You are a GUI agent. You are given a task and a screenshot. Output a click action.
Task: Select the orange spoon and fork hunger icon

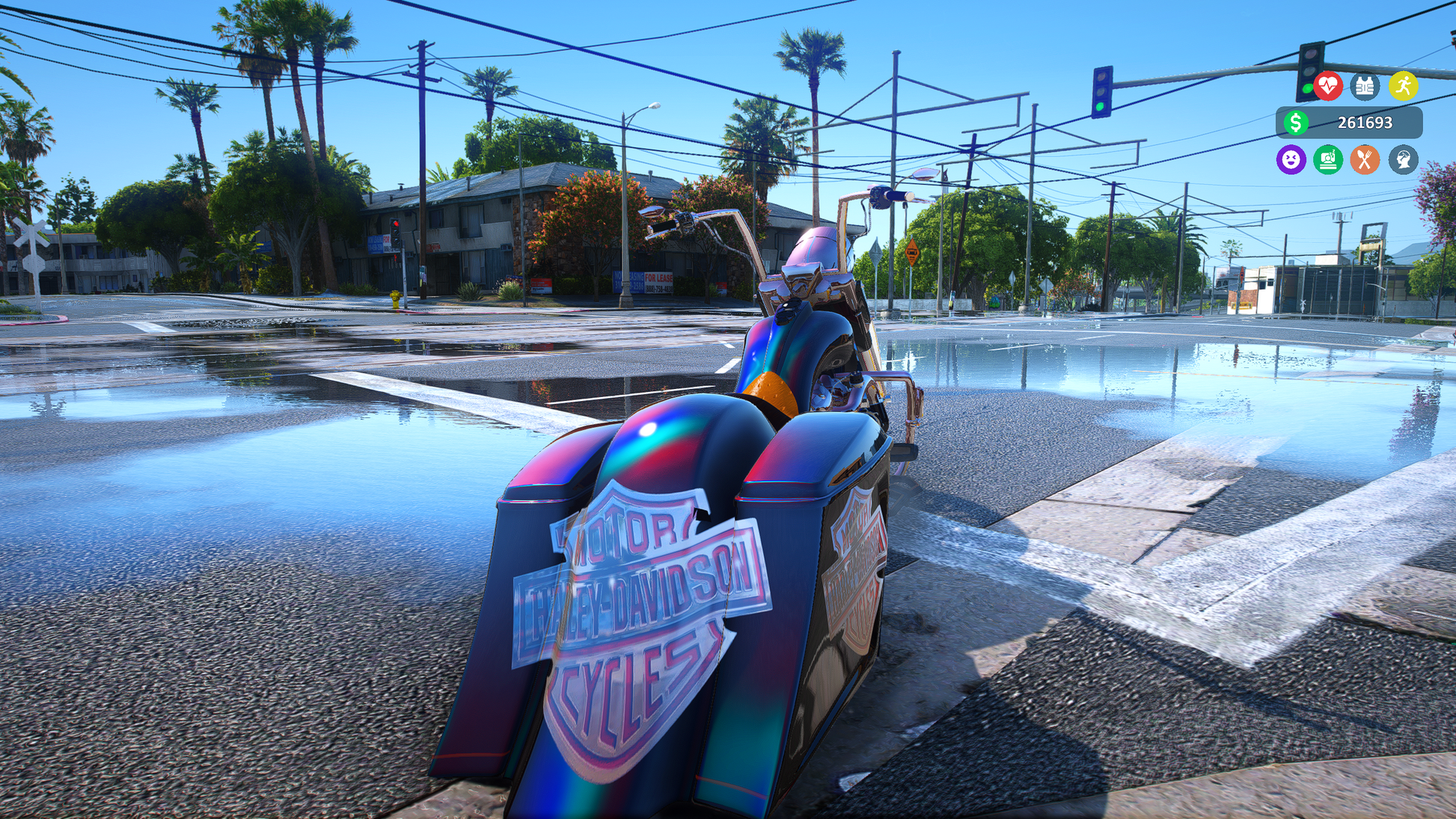pos(1365,159)
